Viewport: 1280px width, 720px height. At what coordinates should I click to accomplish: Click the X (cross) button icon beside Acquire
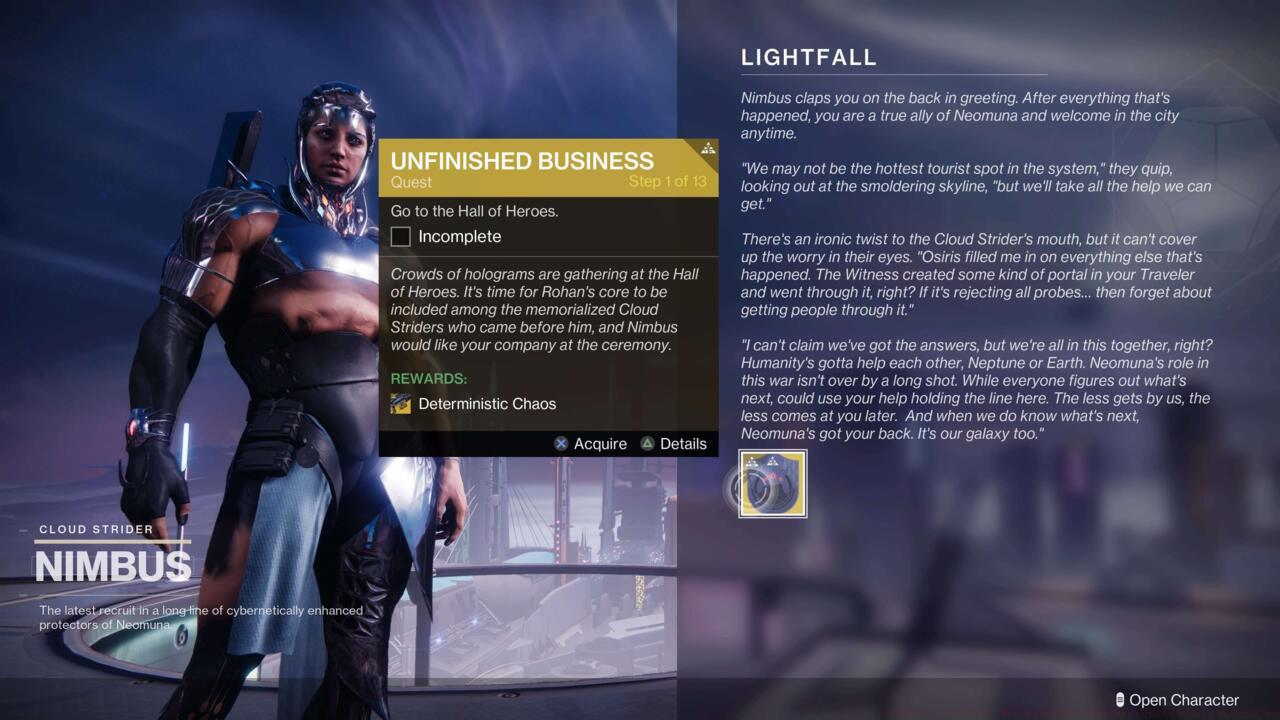coord(561,443)
